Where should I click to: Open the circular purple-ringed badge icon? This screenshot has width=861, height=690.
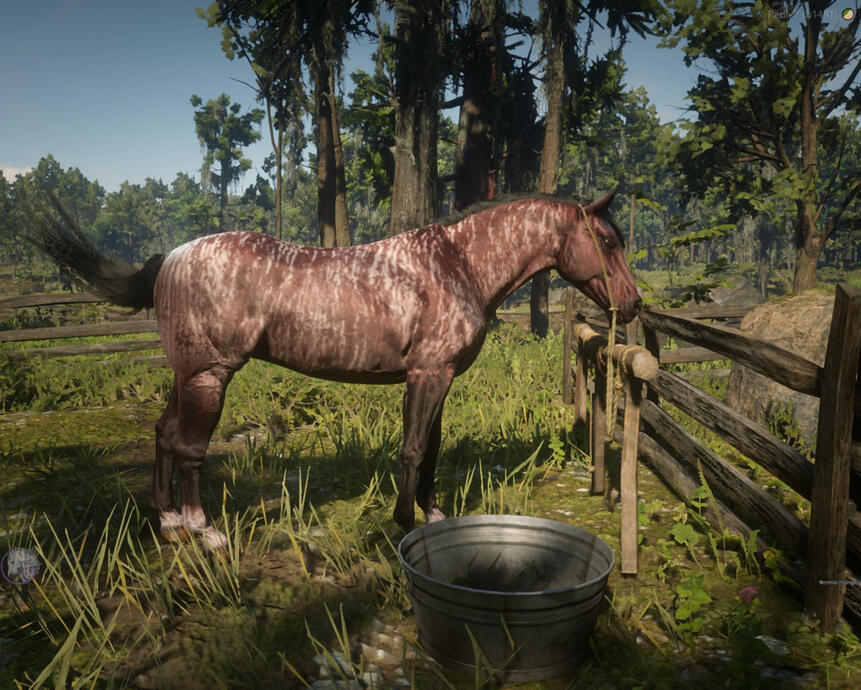pos(20,566)
